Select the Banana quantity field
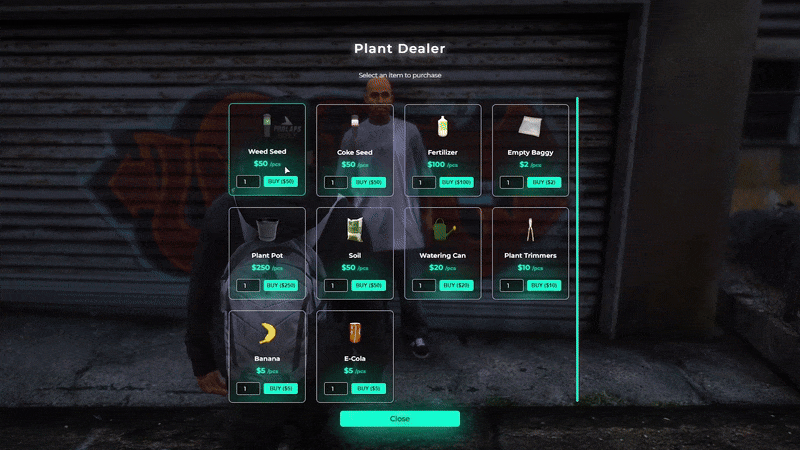This screenshot has height=450, width=800. tap(248, 388)
